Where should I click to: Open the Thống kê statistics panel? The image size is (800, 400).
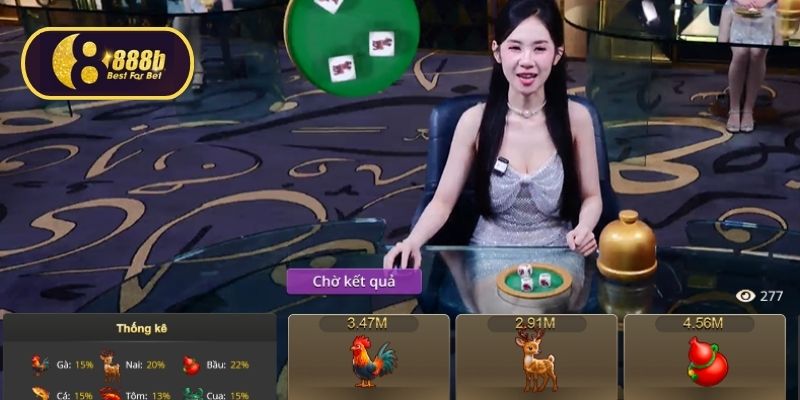[138, 329]
